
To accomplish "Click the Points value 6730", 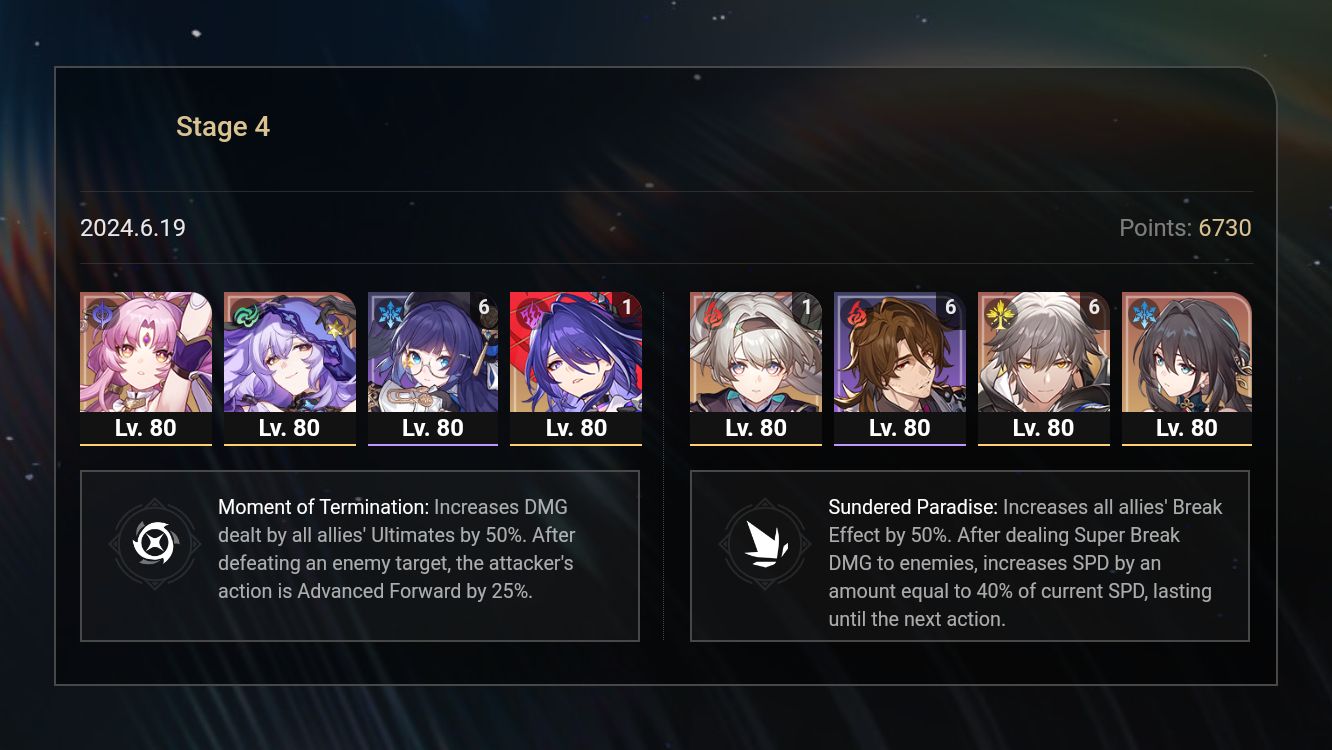I will [1225, 228].
